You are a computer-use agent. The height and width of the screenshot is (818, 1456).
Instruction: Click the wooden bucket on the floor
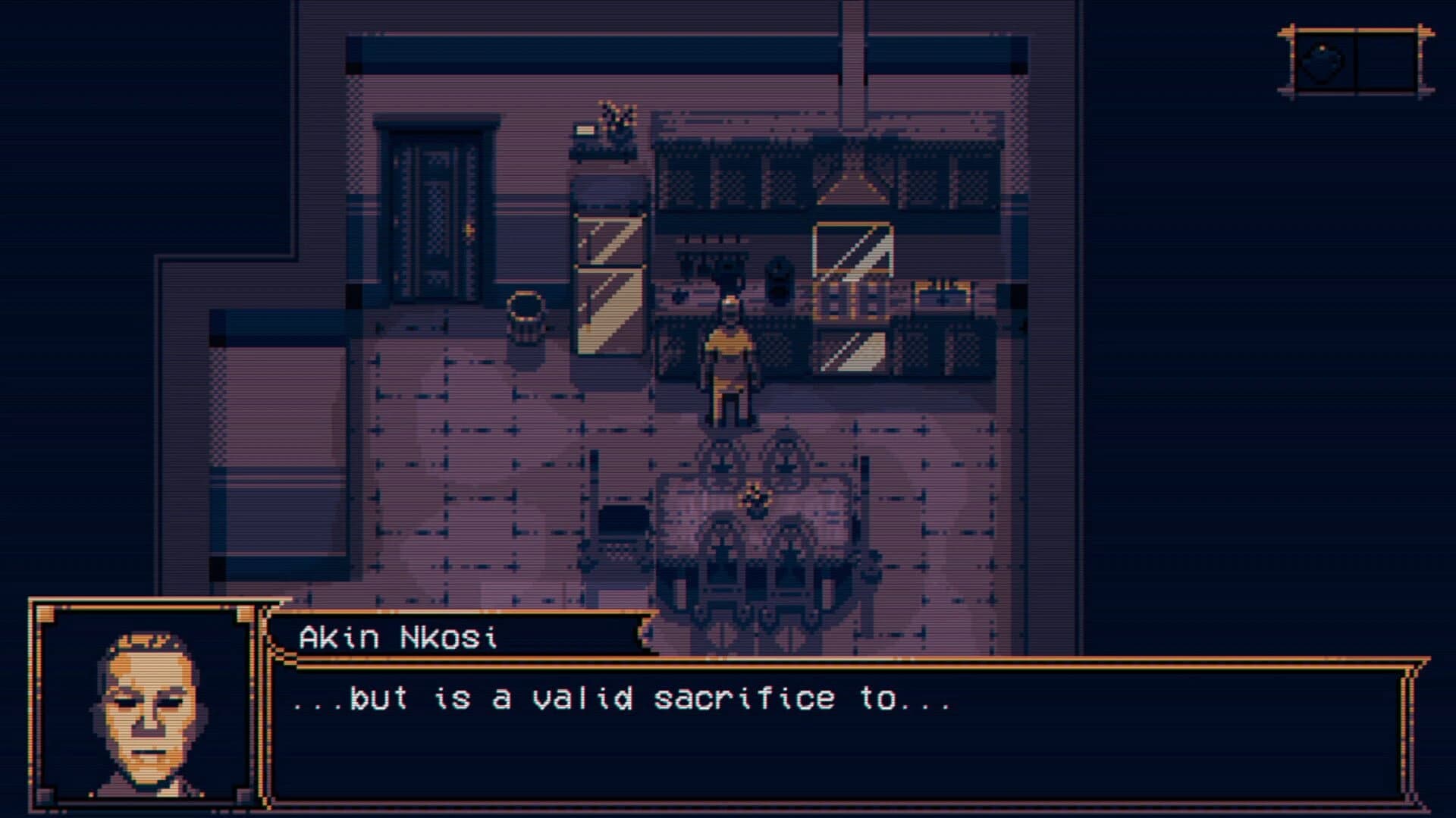click(x=527, y=322)
